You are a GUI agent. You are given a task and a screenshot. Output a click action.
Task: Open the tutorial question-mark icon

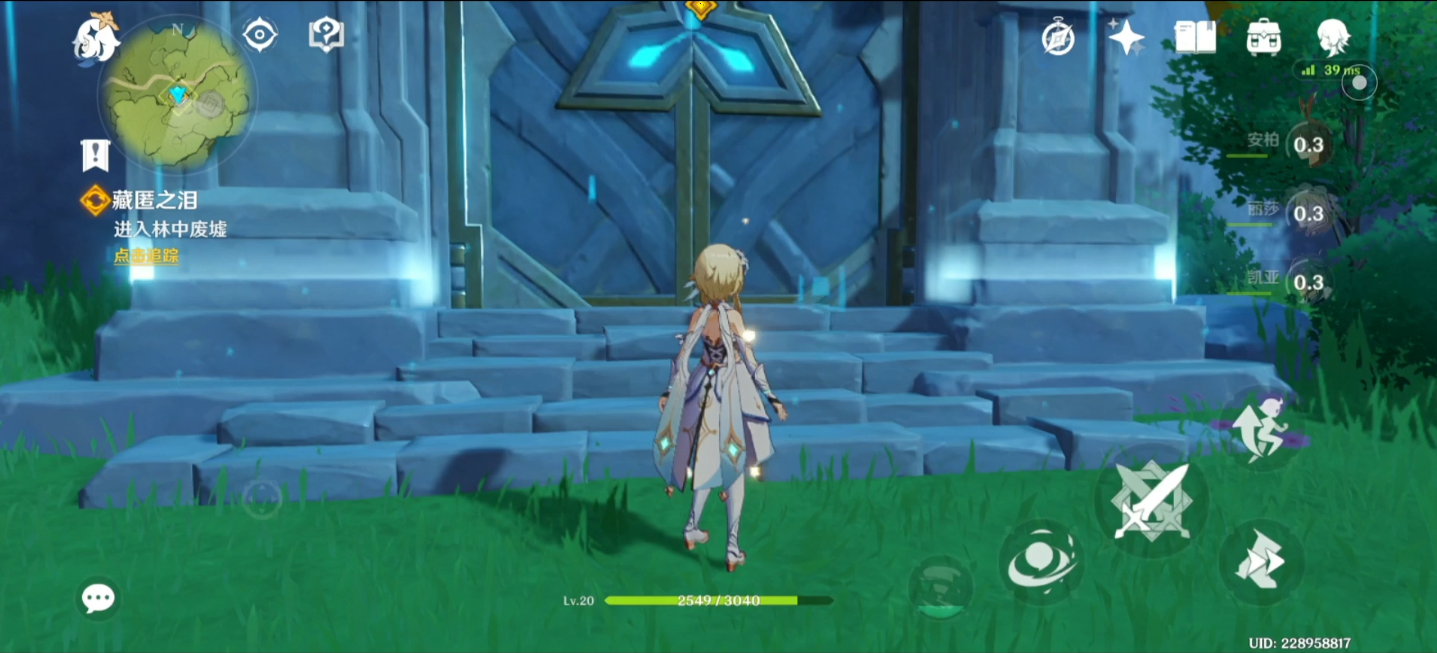tap(326, 35)
